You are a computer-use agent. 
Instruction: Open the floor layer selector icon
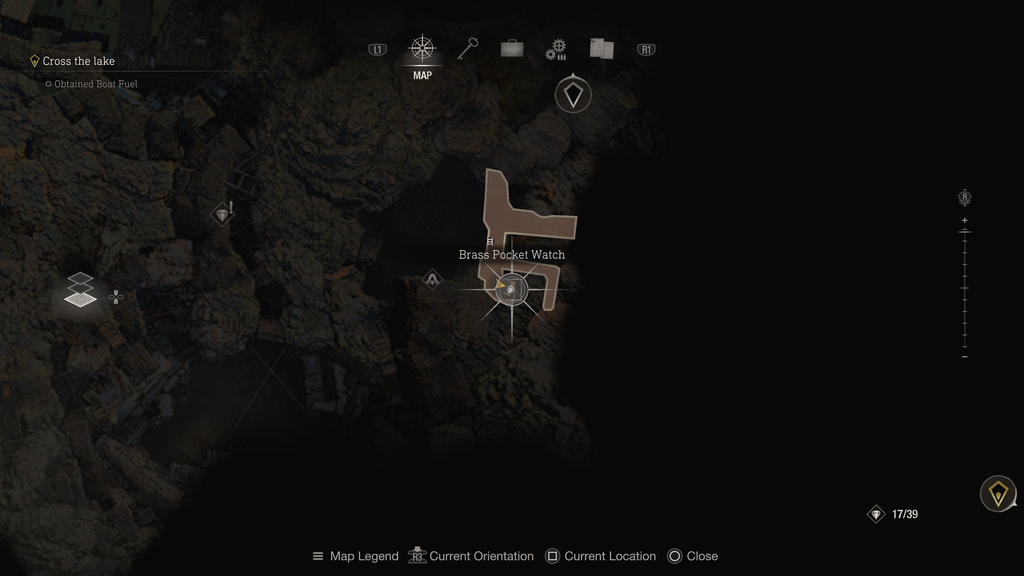[x=82, y=289]
